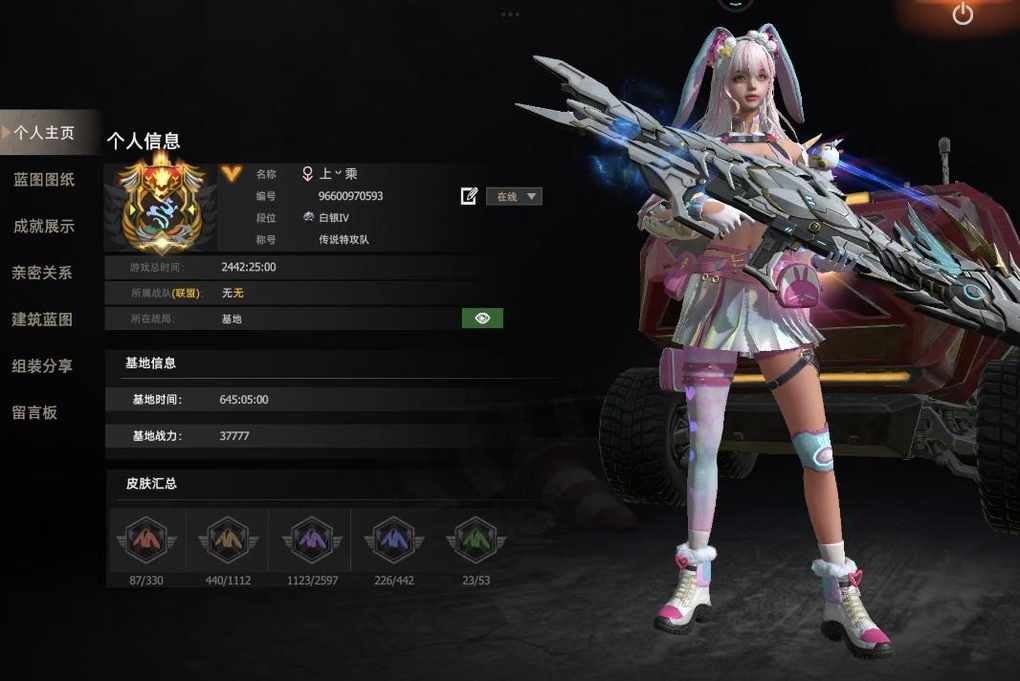Screen dimensions: 1020x681
Task: Open the 蓝图图纸 tab
Action: click(44, 180)
